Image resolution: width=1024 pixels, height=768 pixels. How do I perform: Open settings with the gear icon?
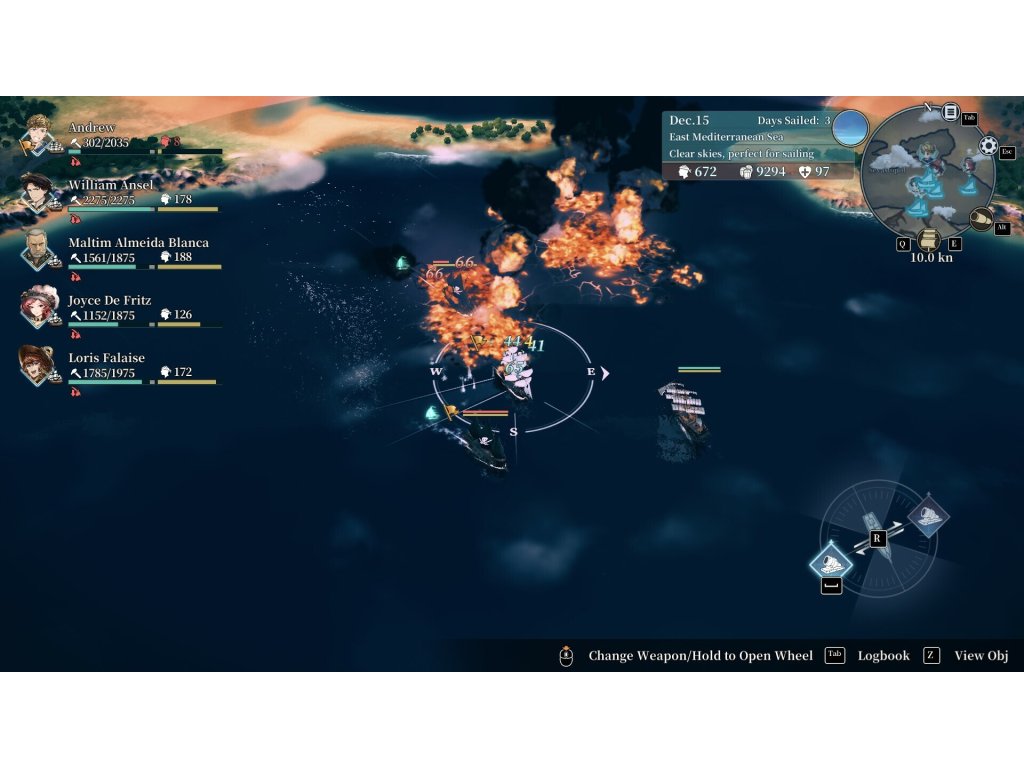[x=989, y=146]
